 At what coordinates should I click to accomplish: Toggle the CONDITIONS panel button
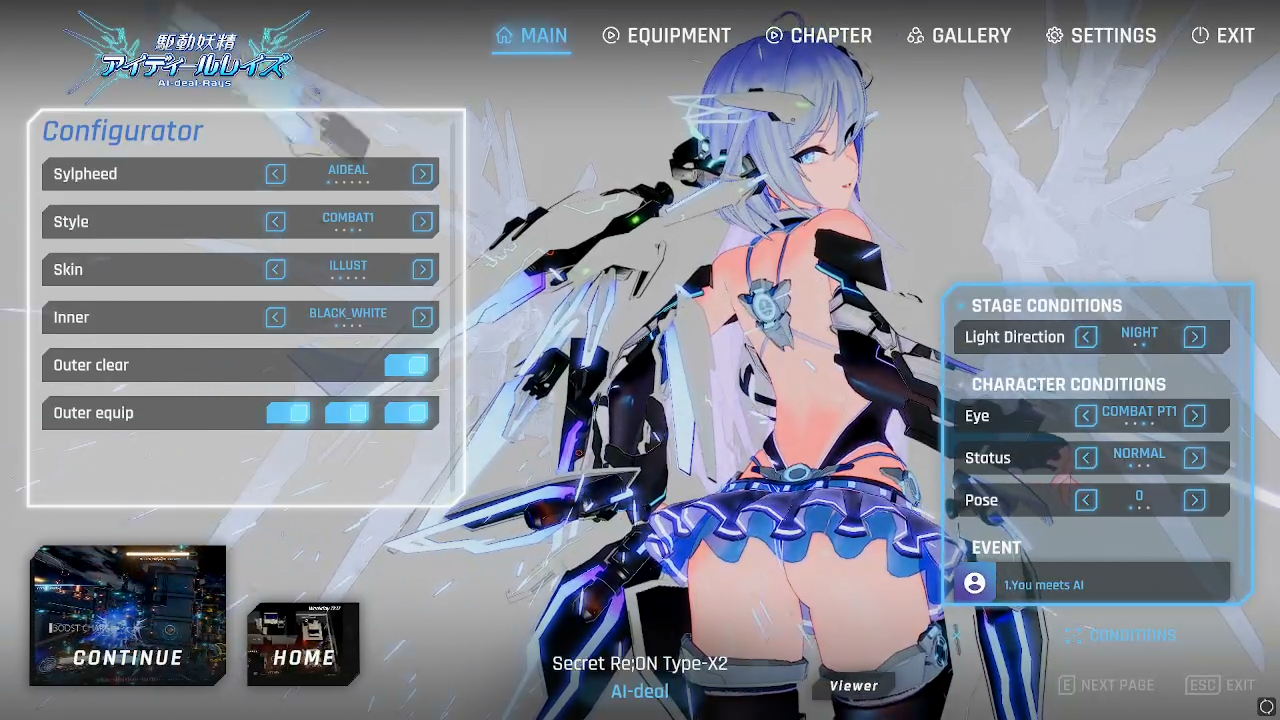point(1120,636)
